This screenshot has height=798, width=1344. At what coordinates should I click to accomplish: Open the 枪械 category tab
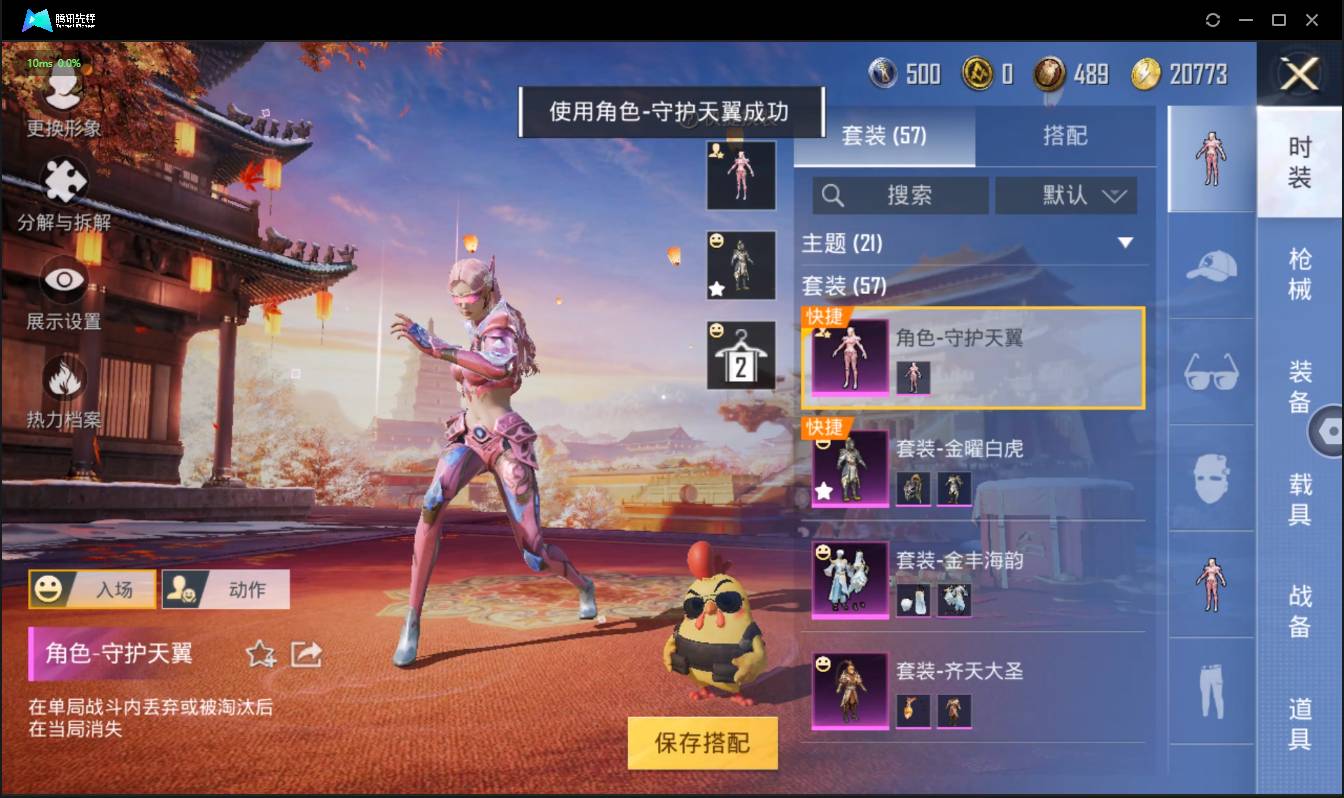(1302, 273)
